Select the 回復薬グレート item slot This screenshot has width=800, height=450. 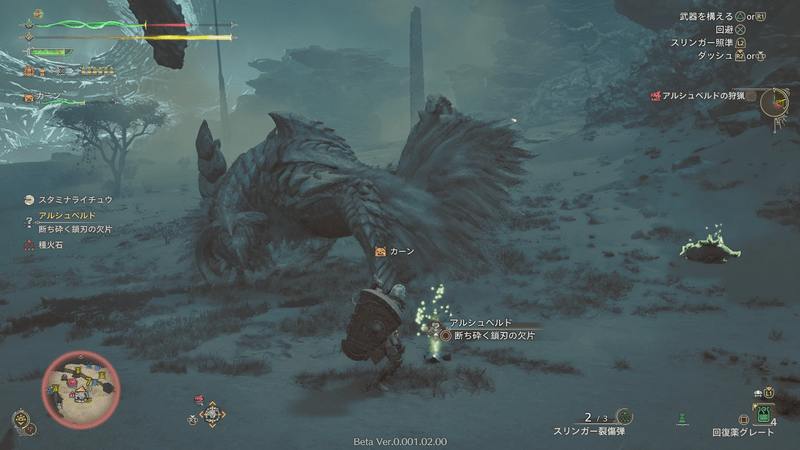[x=763, y=413]
